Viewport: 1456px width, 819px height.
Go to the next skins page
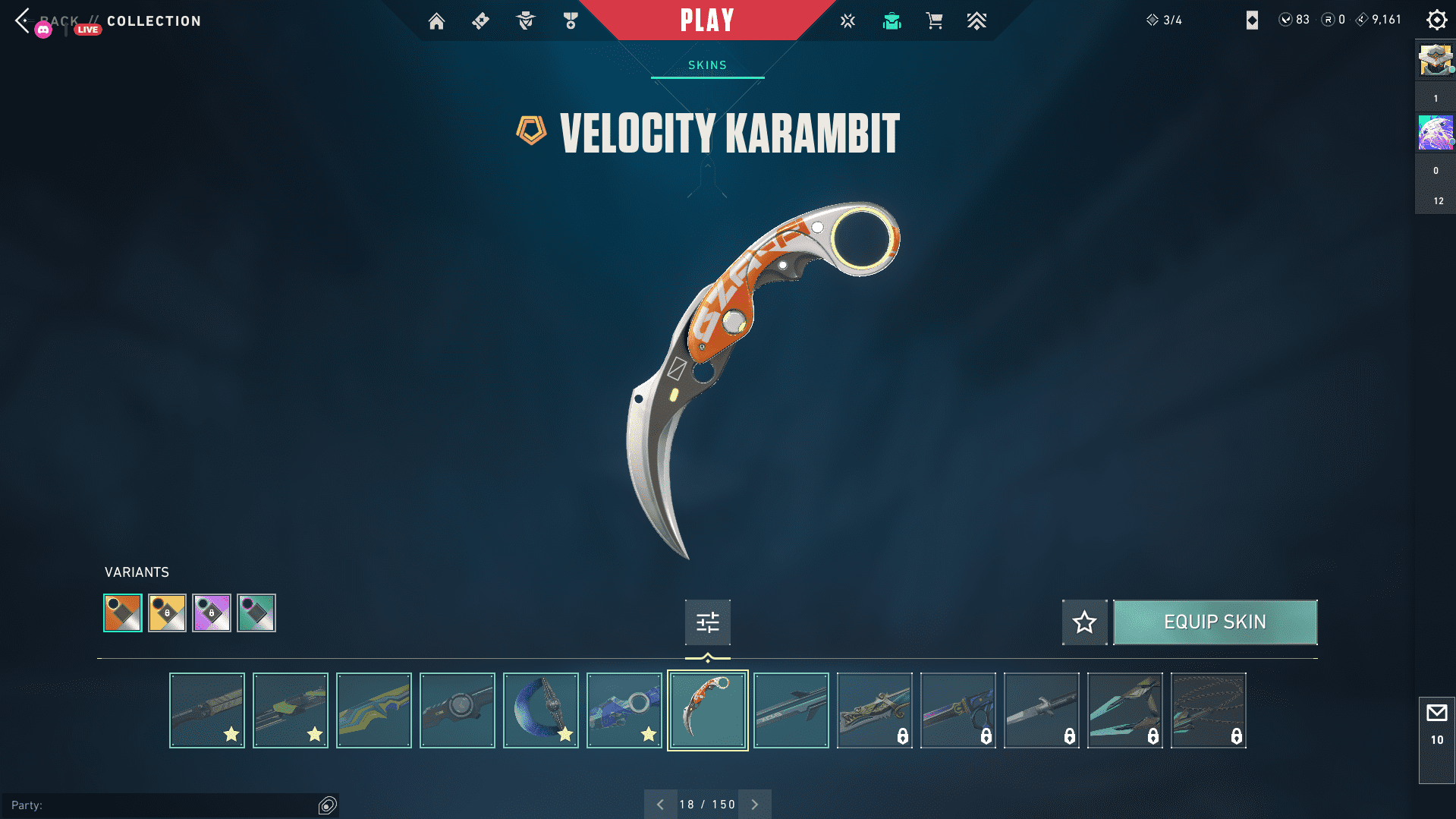[755, 805]
